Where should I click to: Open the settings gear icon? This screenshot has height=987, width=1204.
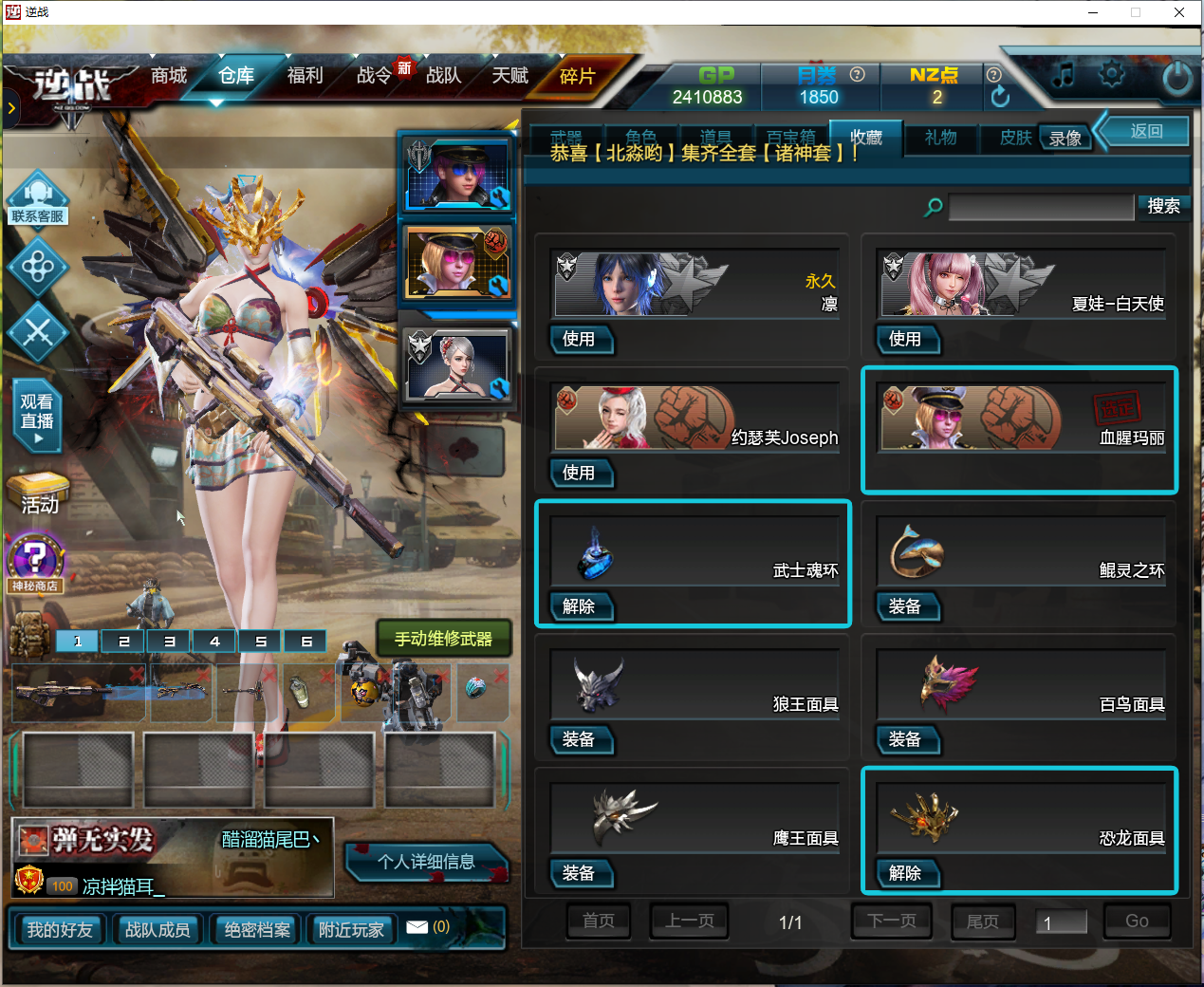pyautogui.click(x=1111, y=74)
